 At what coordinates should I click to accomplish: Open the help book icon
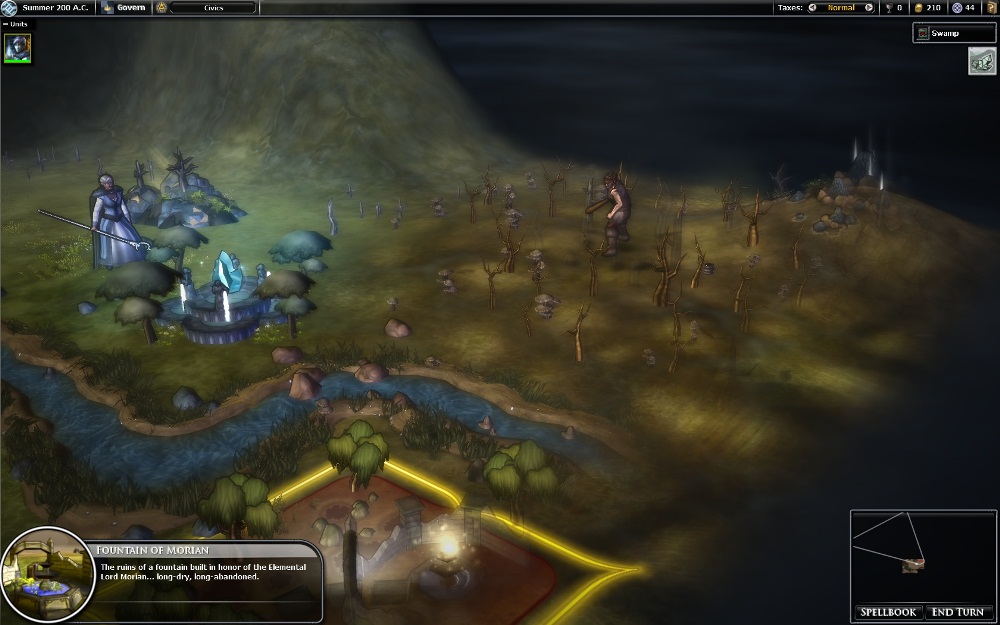pos(992,8)
